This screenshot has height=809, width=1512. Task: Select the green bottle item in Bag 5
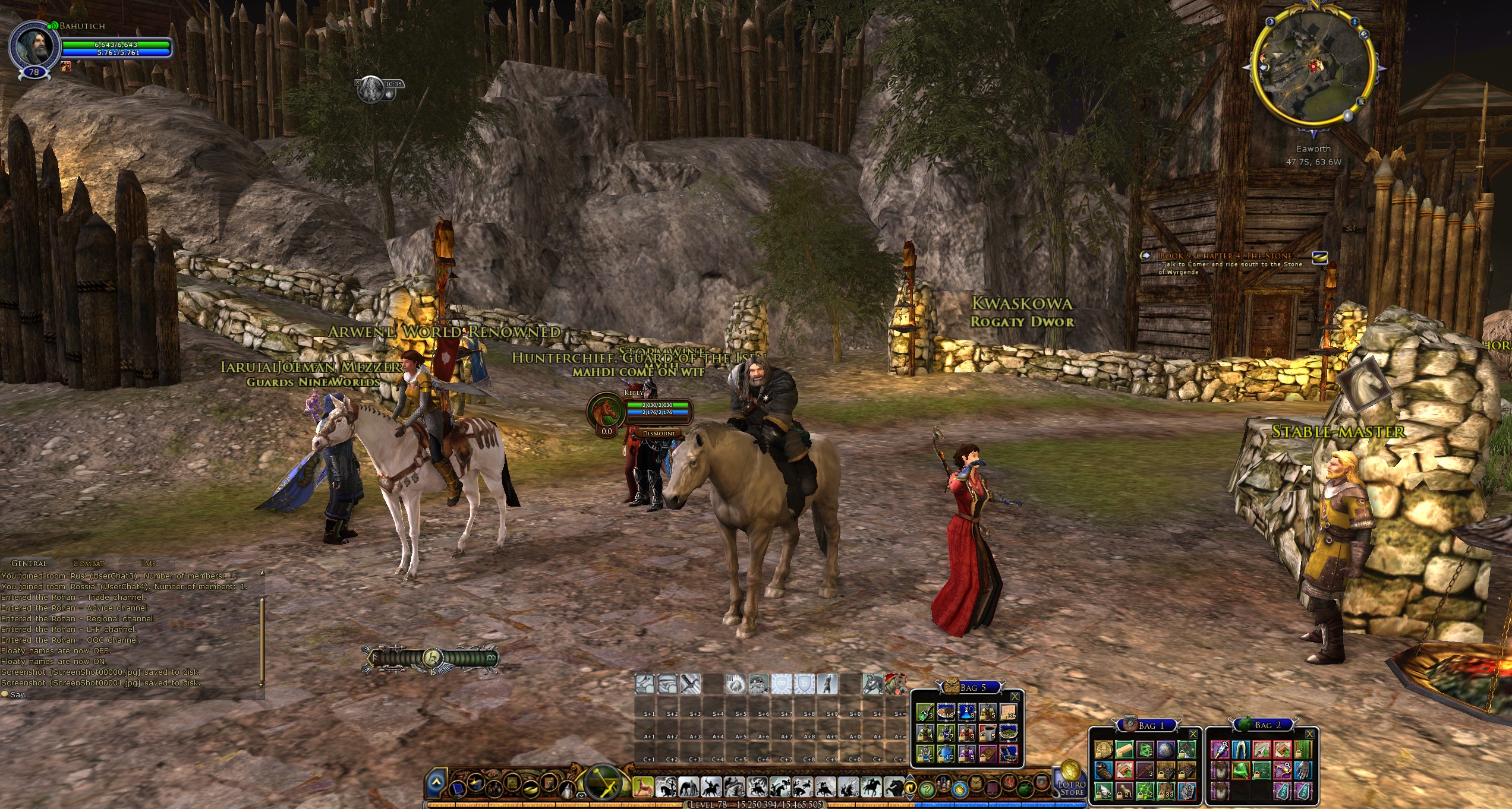click(924, 712)
